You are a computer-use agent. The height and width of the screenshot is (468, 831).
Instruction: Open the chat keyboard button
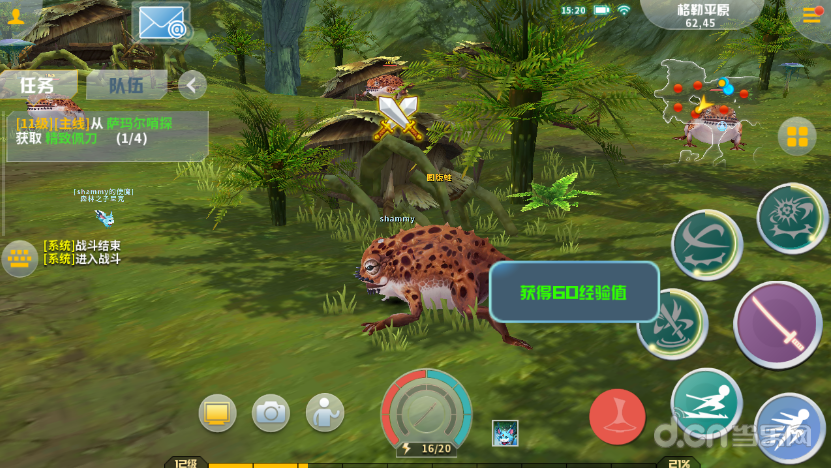point(19,258)
